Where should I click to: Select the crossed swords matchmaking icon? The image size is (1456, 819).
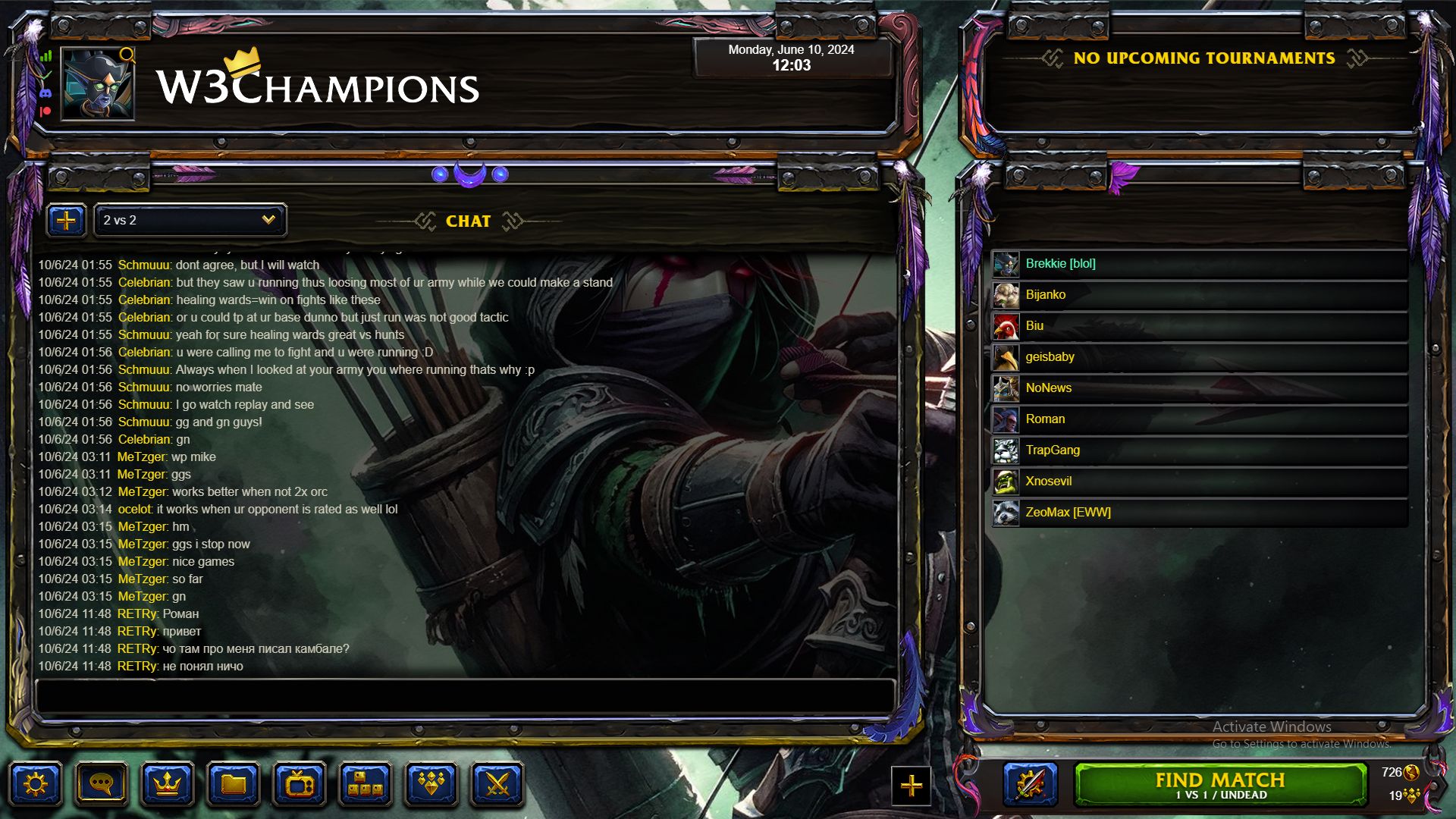pos(495,784)
